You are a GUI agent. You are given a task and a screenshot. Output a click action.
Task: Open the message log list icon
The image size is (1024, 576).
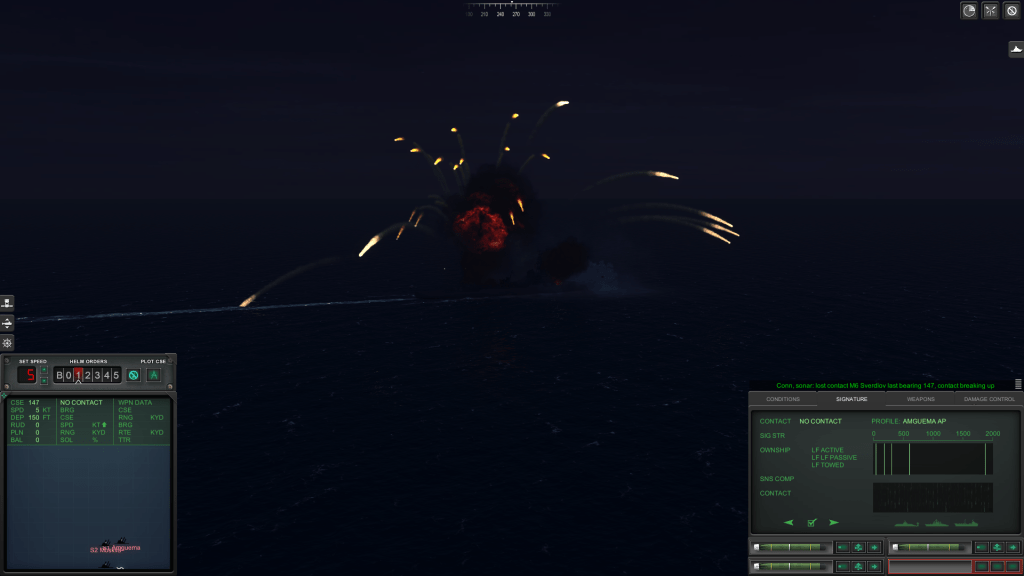click(x=1018, y=384)
